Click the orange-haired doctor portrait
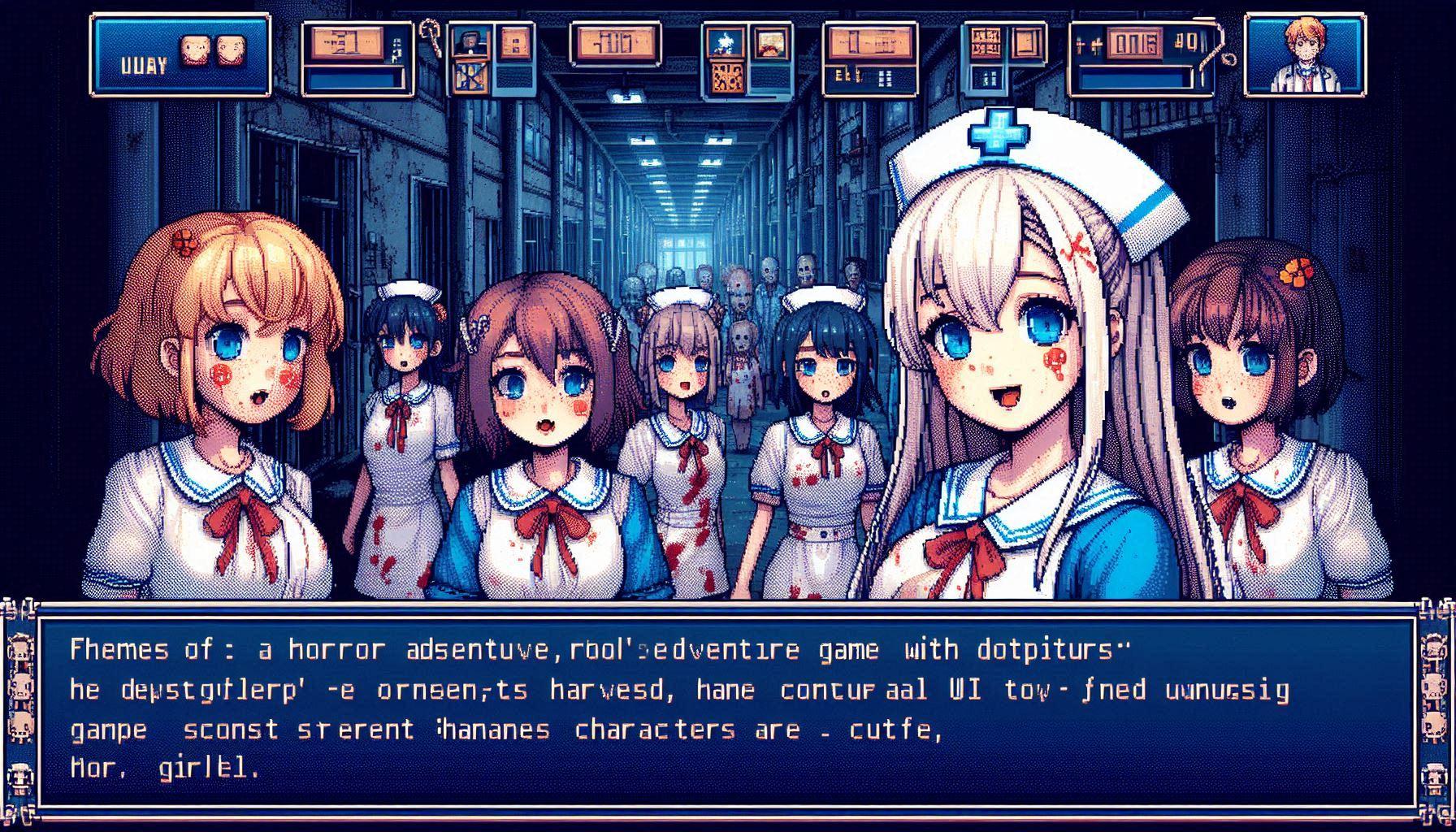The height and width of the screenshot is (832, 1456). click(x=1306, y=54)
